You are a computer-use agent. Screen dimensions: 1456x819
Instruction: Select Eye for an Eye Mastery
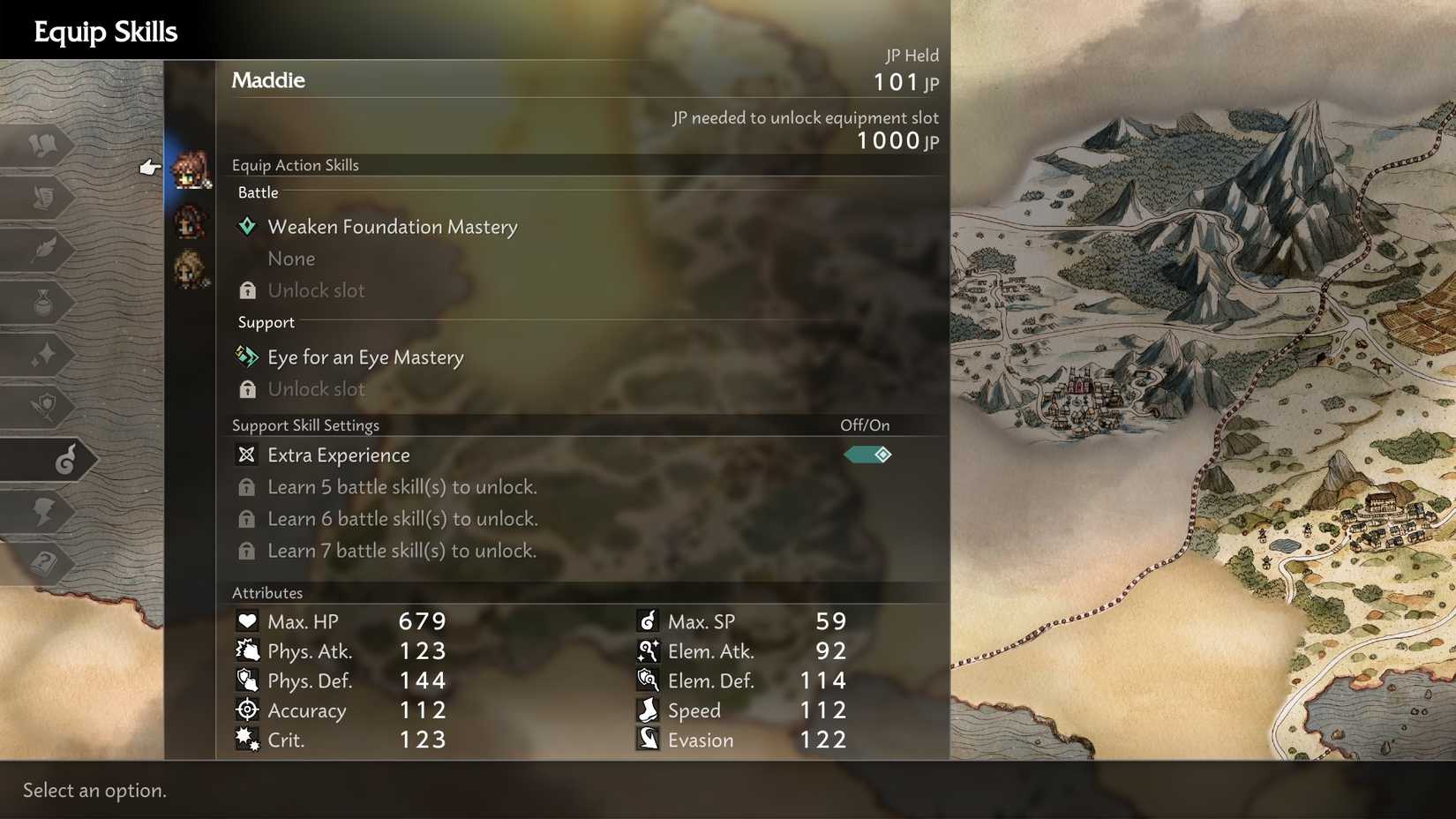365,357
